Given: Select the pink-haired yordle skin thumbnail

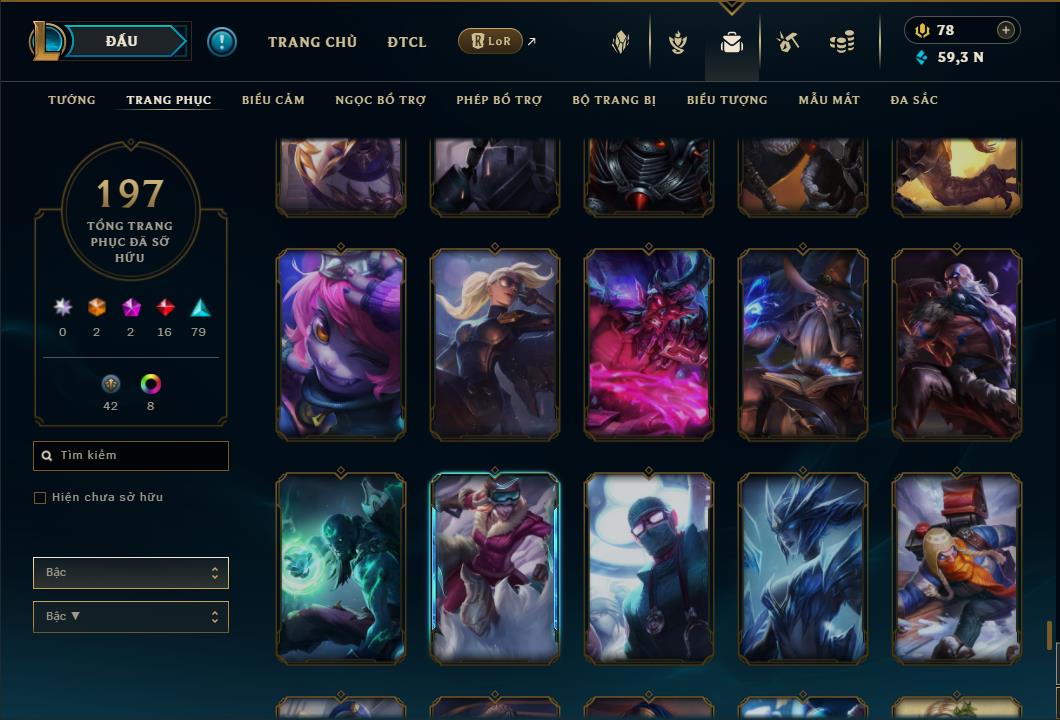Looking at the screenshot, I should coord(341,344).
